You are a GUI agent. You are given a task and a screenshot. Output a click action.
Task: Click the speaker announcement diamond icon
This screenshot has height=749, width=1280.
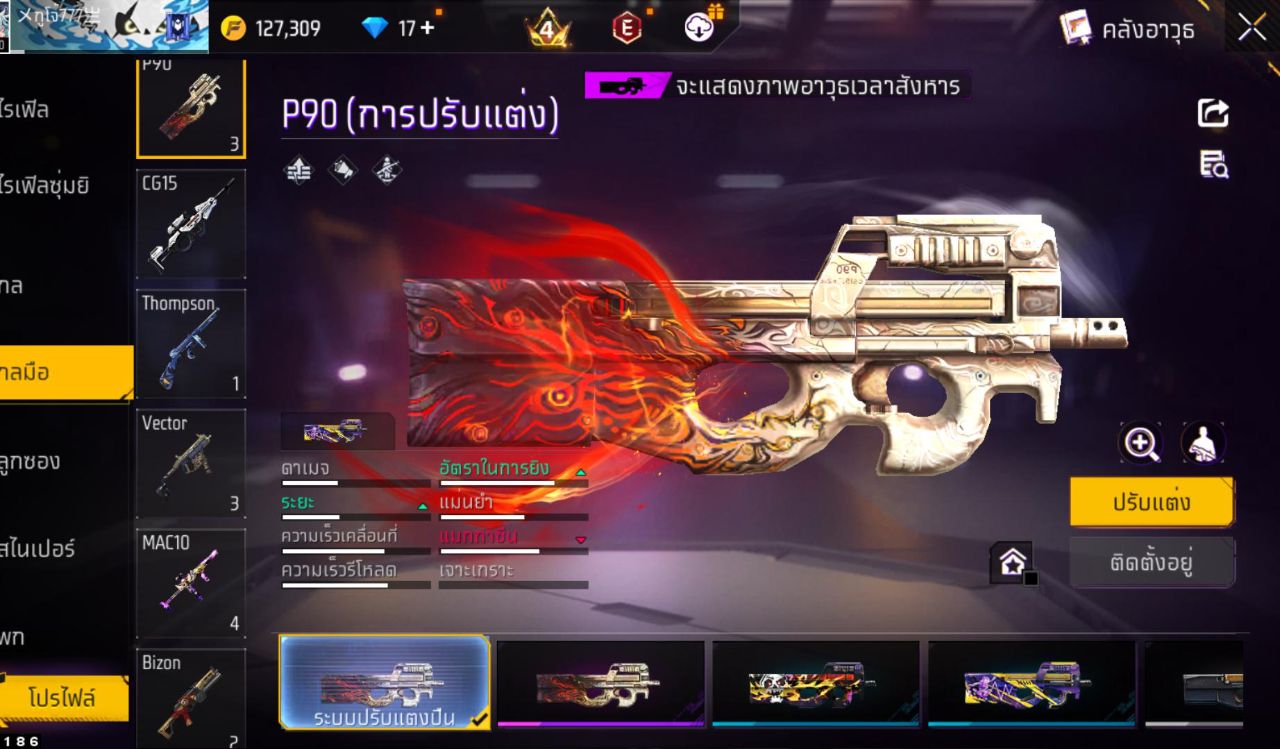click(340, 170)
